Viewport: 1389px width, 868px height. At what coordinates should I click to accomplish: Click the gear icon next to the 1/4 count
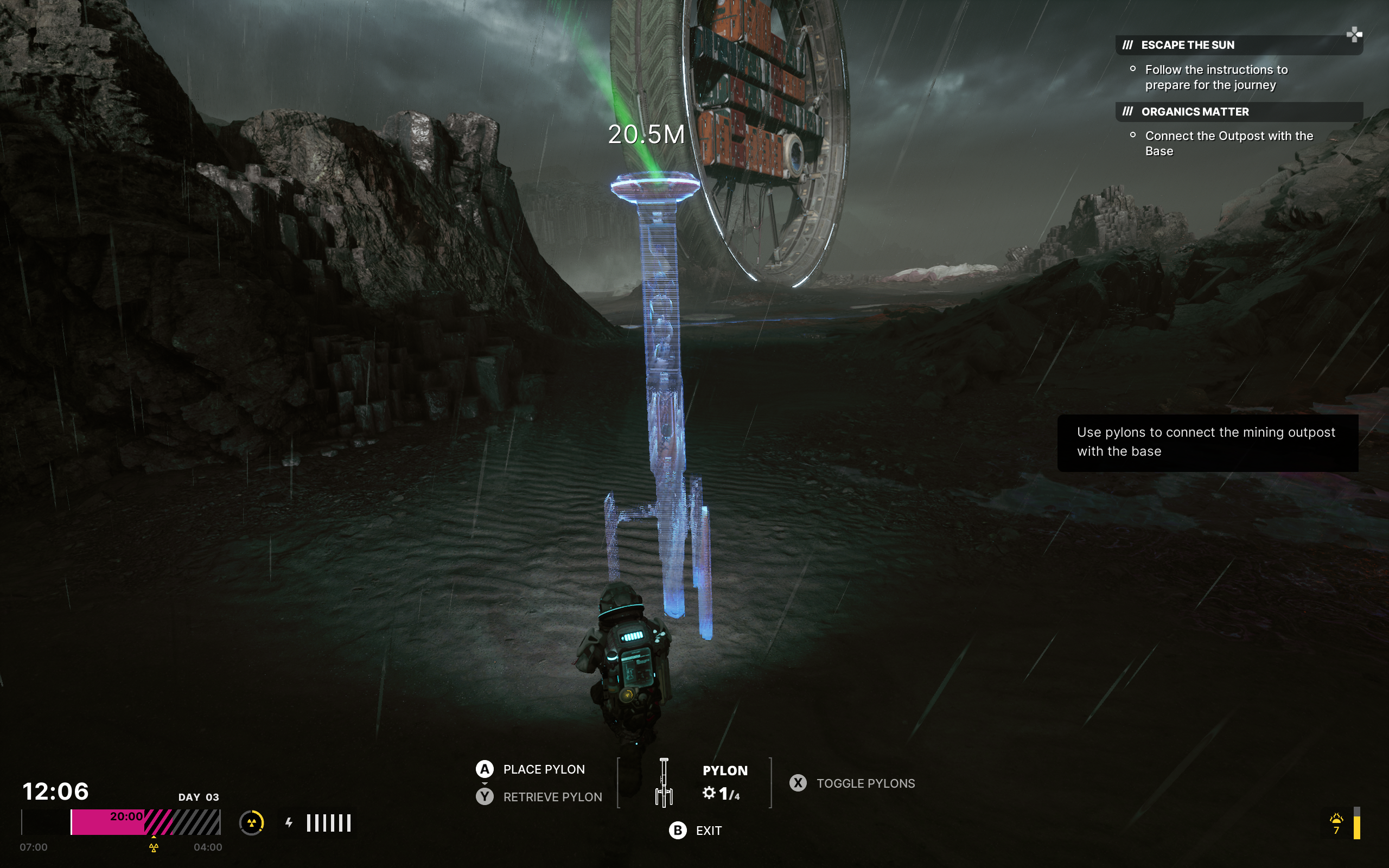708,792
